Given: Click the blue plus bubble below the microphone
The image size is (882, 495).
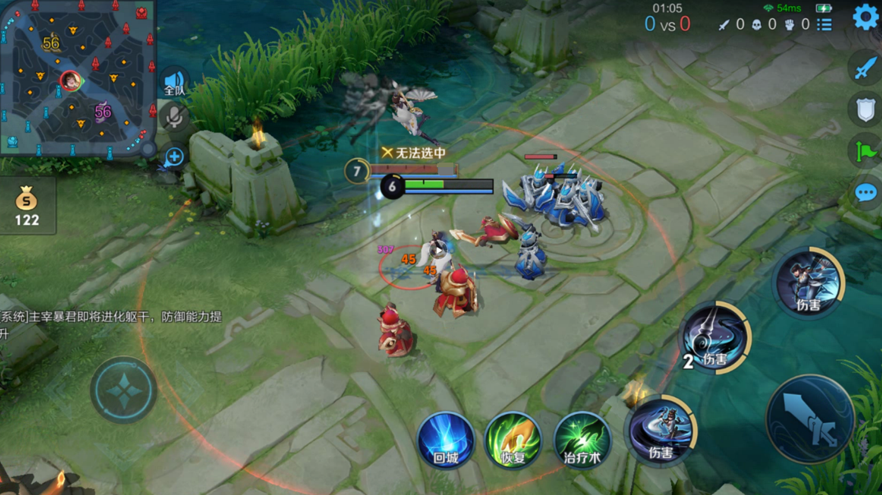Looking at the screenshot, I should 174,157.
